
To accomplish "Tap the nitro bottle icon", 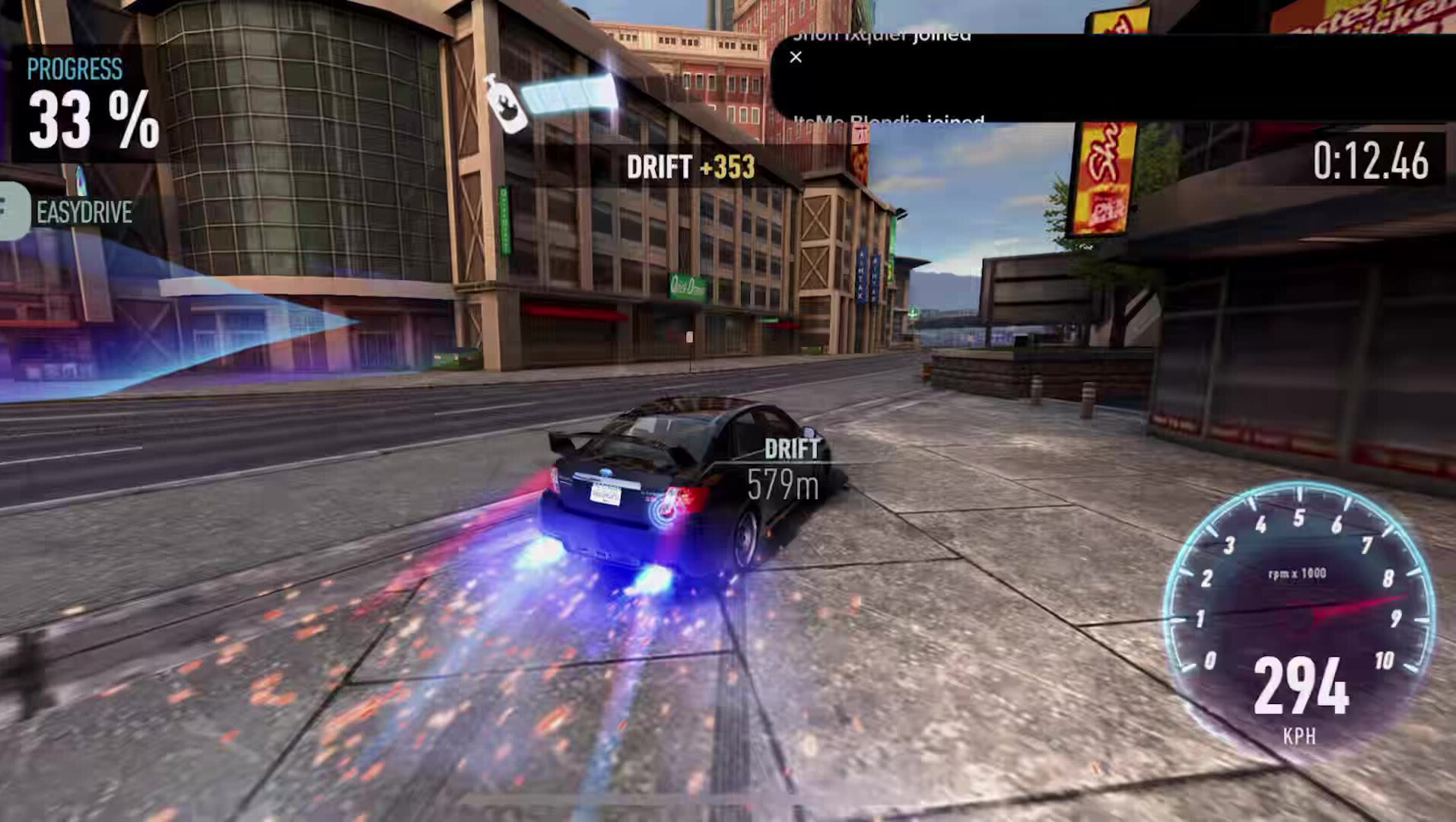I will (x=506, y=105).
